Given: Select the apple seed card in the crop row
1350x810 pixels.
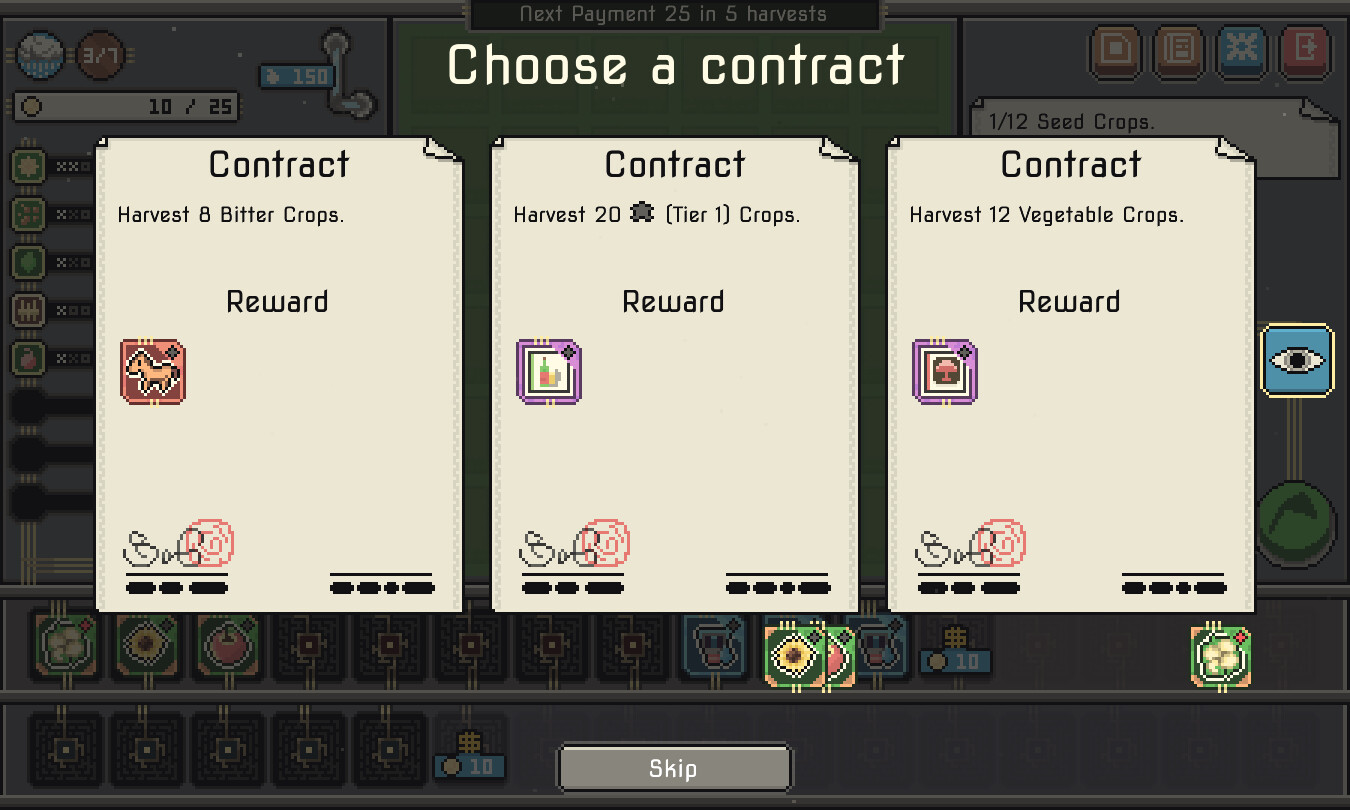Looking at the screenshot, I should click(228, 648).
